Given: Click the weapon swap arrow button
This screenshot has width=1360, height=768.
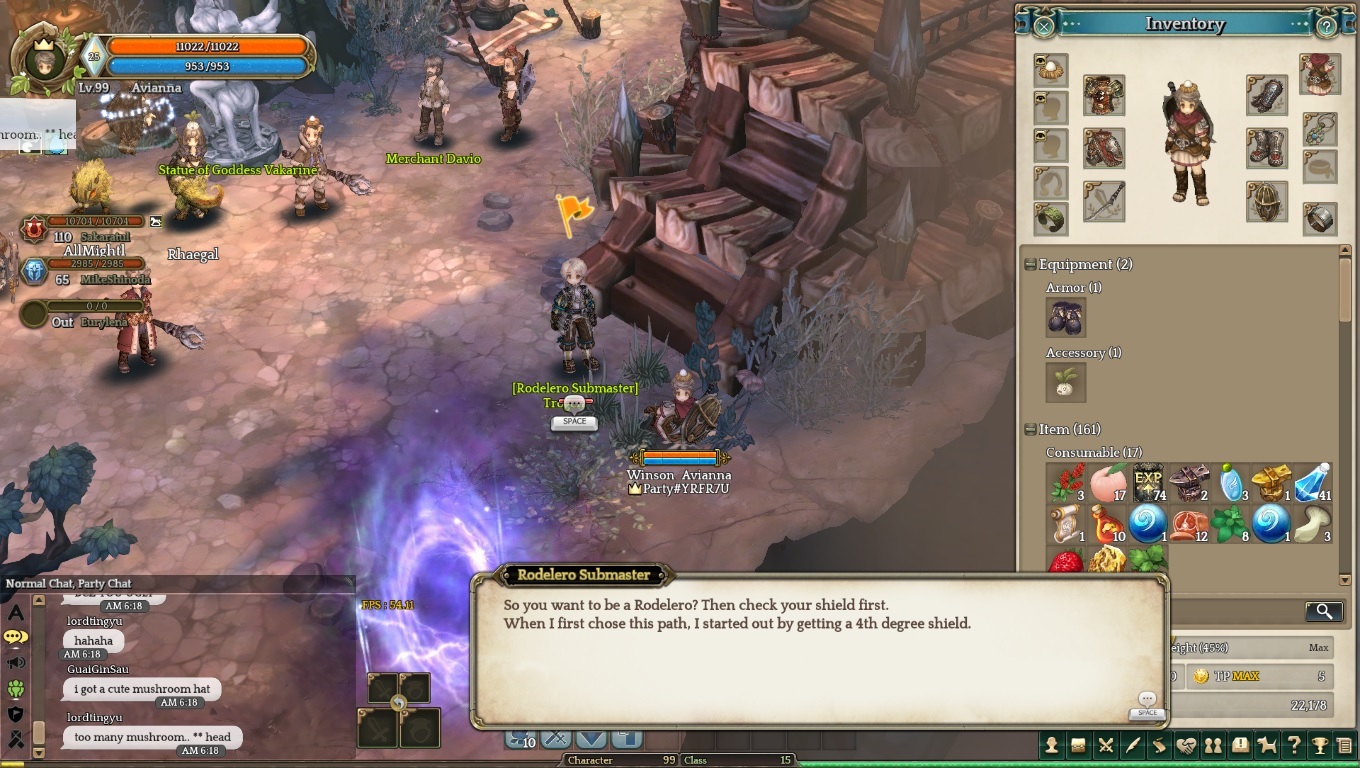Looking at the screenshot, I should (399, 703).
